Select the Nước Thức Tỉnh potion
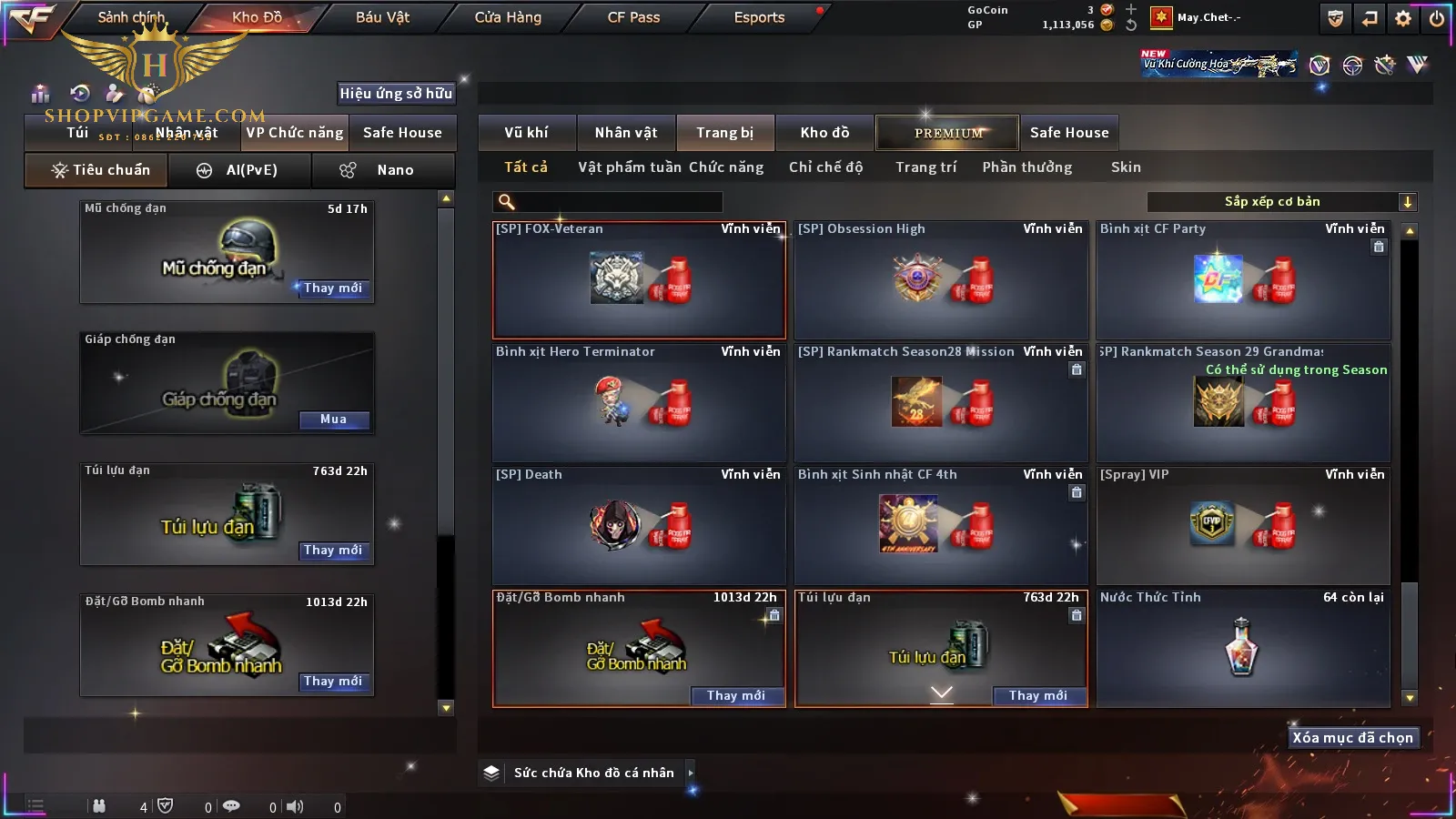The image size is (1456, 819). (x=1242, y=648)
